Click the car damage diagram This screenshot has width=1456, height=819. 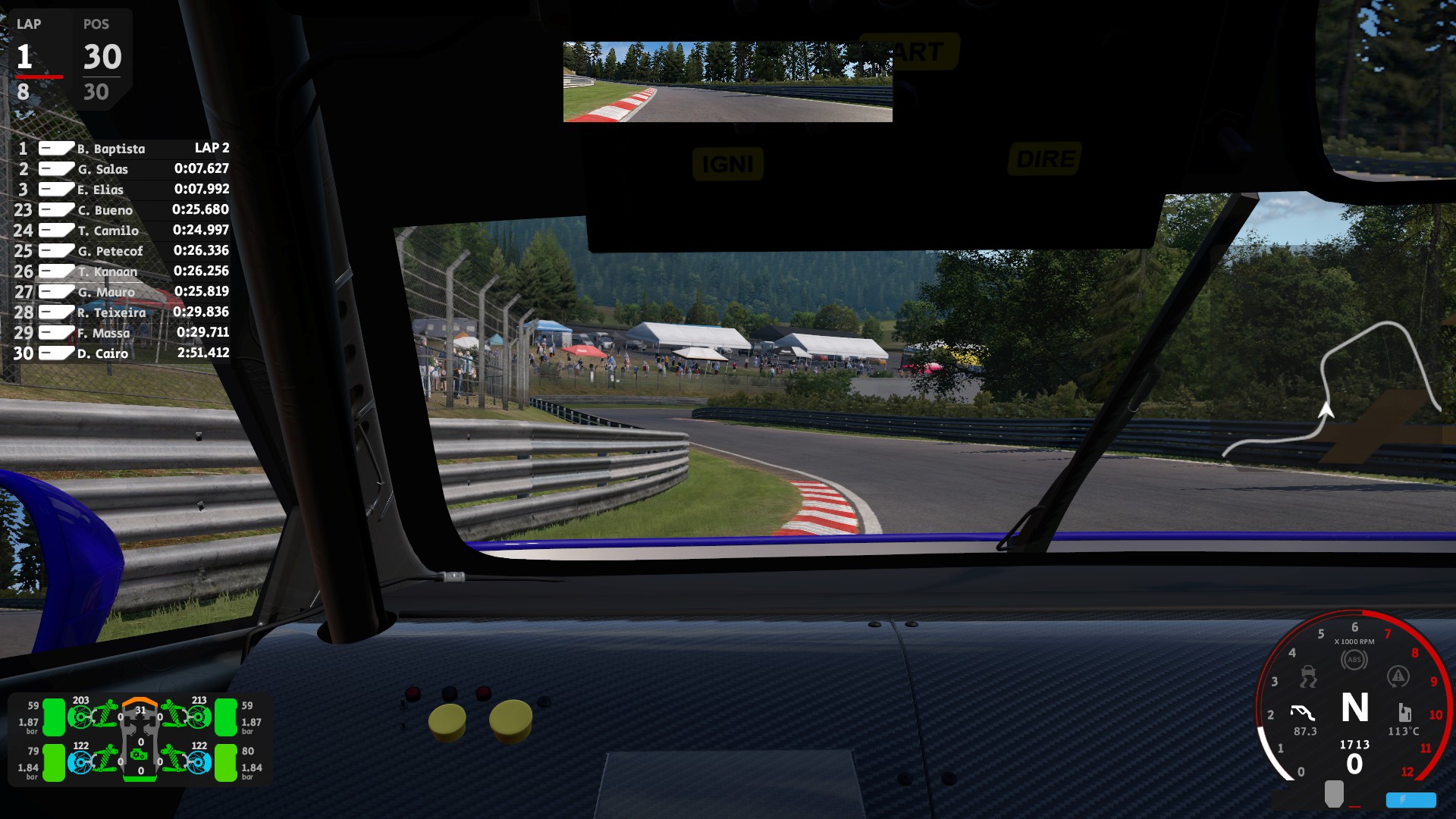140,739
